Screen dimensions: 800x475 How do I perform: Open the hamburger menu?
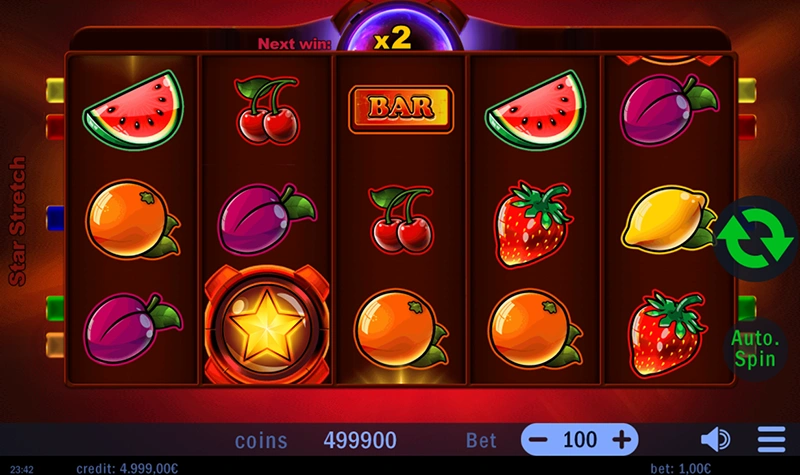point(771,439)
